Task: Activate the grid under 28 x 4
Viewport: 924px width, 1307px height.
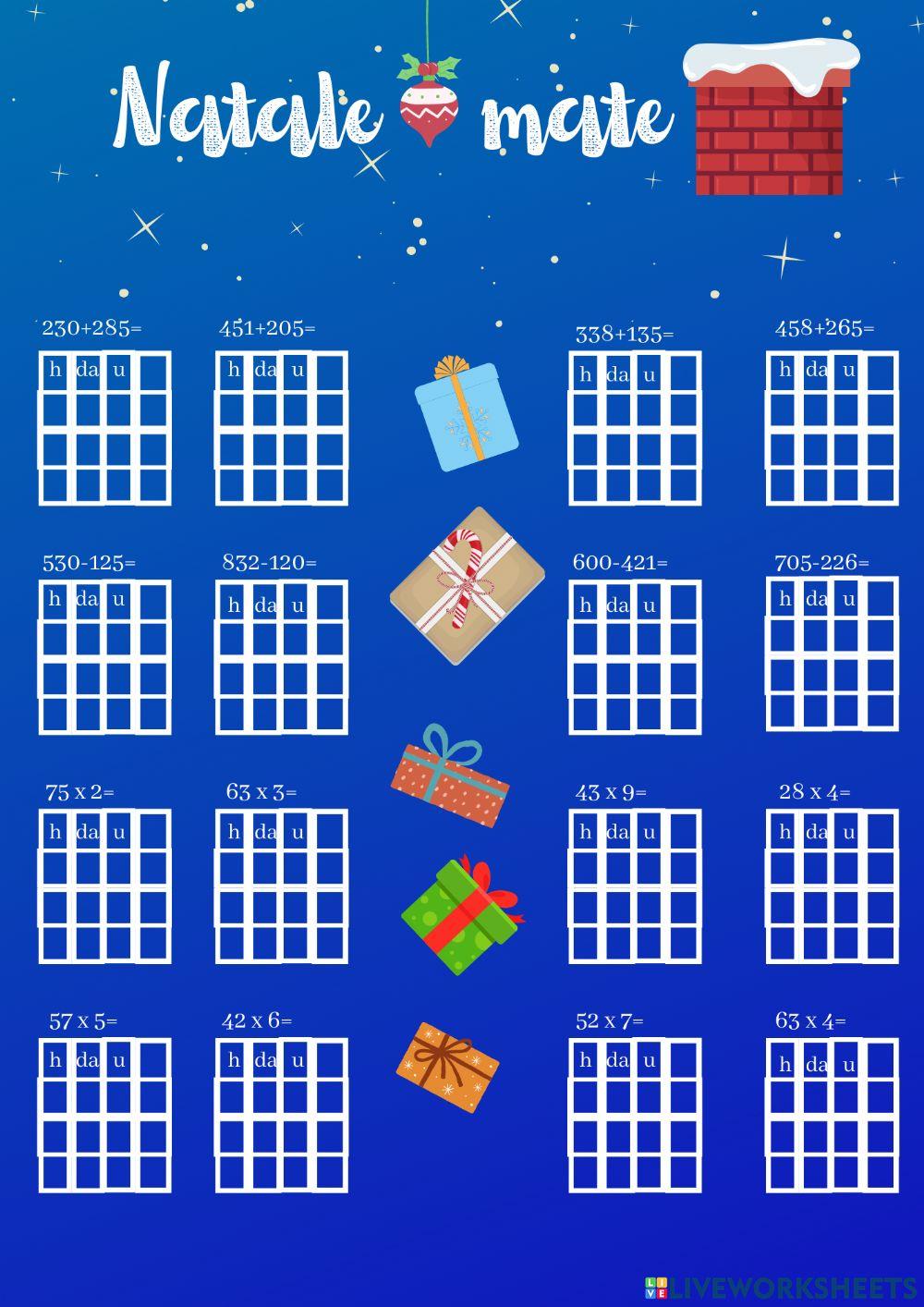Action: (833, 886)
